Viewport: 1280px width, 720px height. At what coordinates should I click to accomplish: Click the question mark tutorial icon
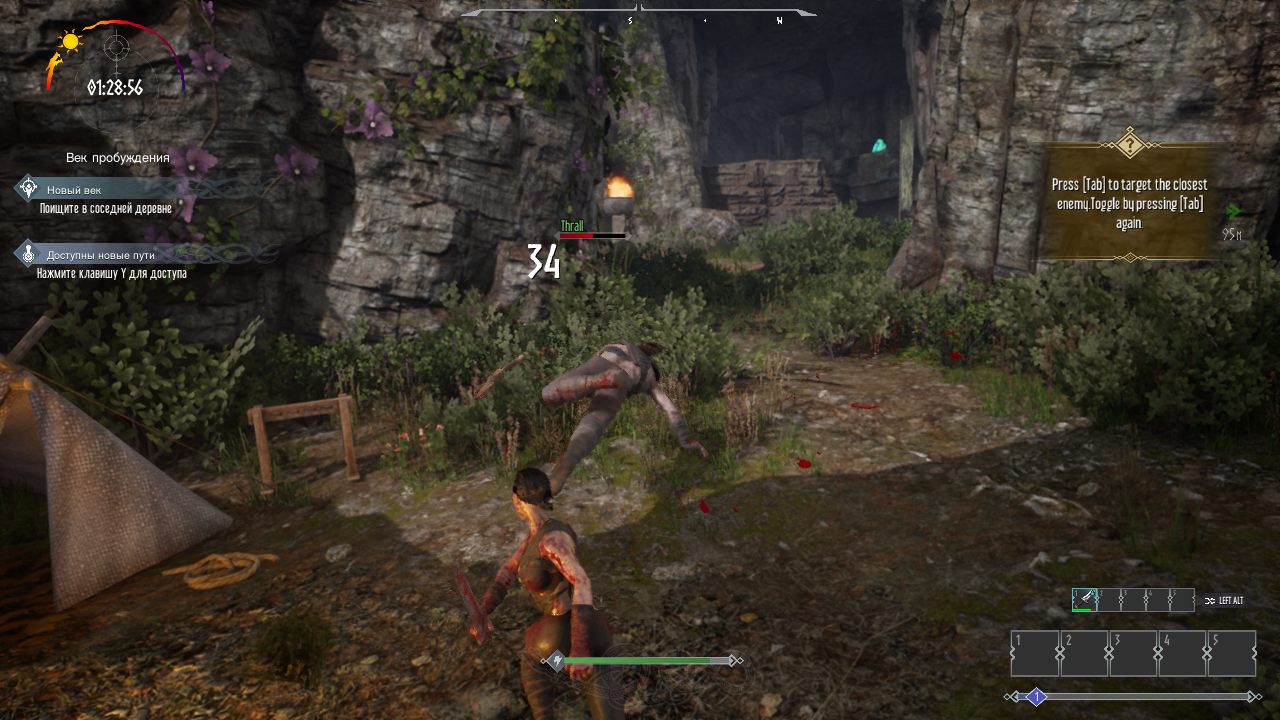1129,144
